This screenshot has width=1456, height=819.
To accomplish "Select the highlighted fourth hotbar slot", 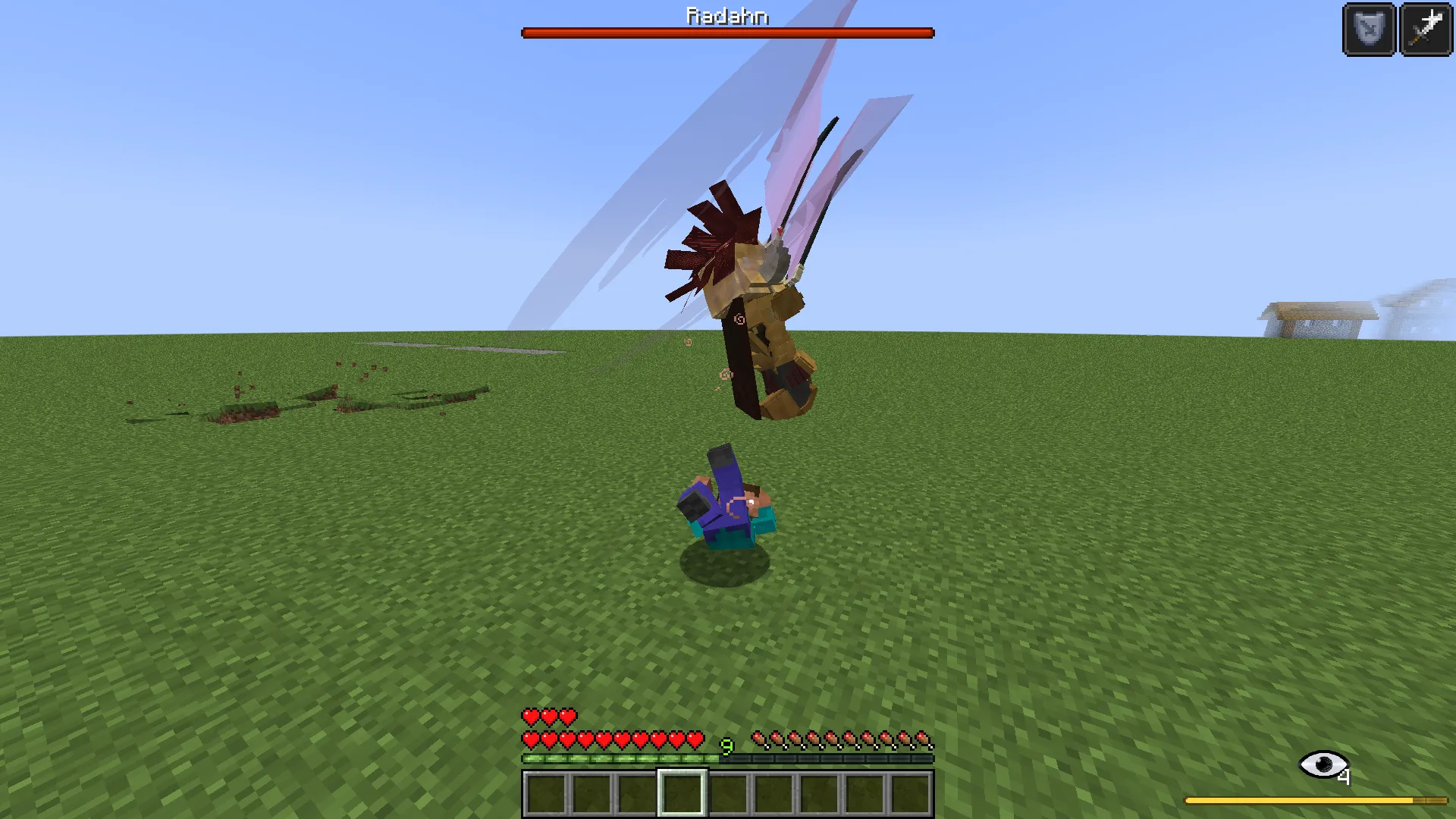I will (x=684, y=790).
